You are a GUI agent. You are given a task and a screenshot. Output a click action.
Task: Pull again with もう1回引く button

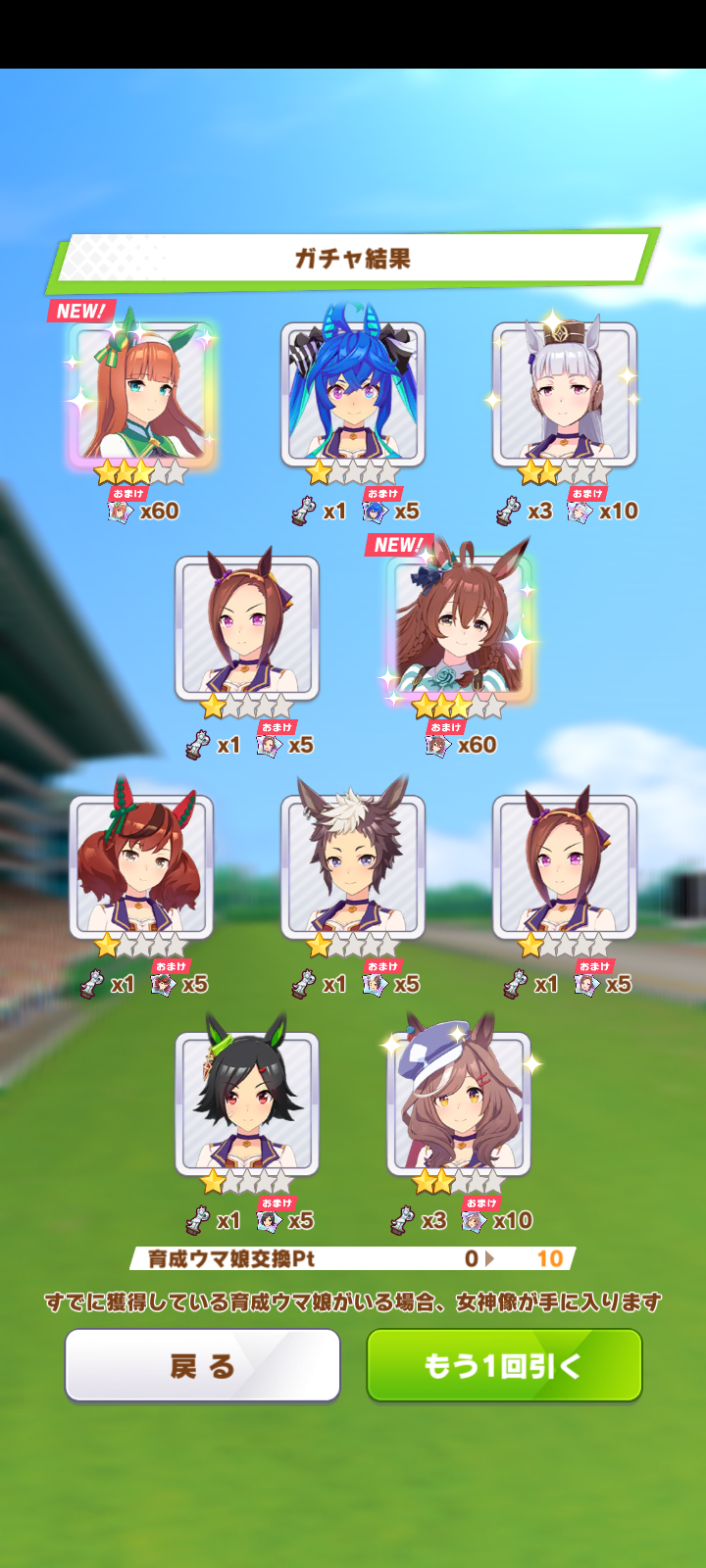pyautogui.click(x=504, y=1365)
